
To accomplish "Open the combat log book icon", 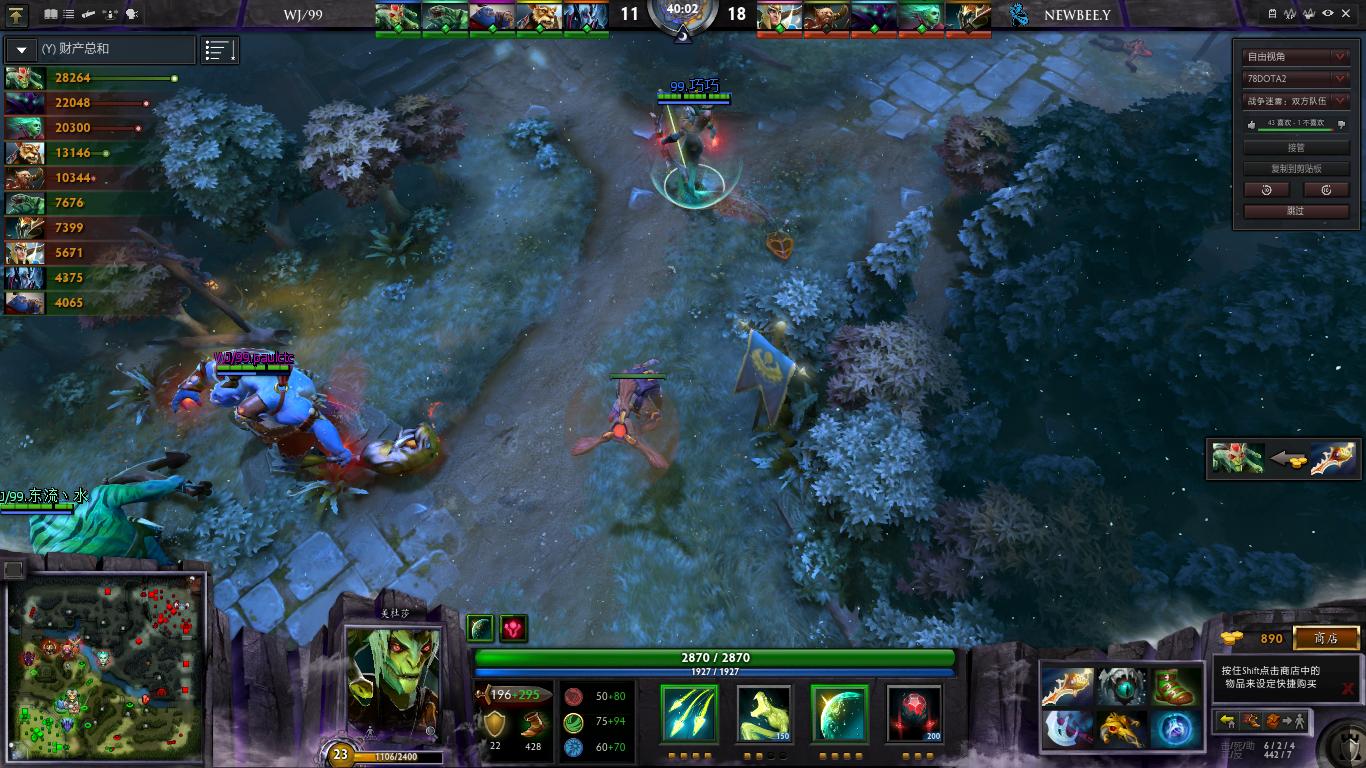I will pyautogui.click(x=50, y=13).
